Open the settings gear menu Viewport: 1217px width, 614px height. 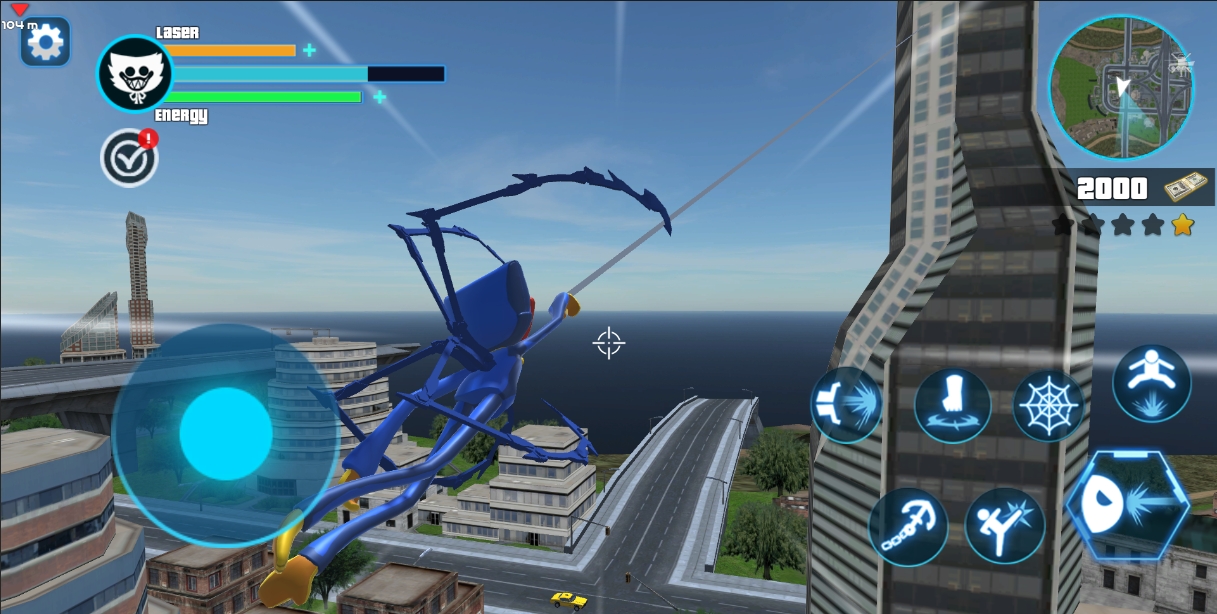tap(45, 42)
